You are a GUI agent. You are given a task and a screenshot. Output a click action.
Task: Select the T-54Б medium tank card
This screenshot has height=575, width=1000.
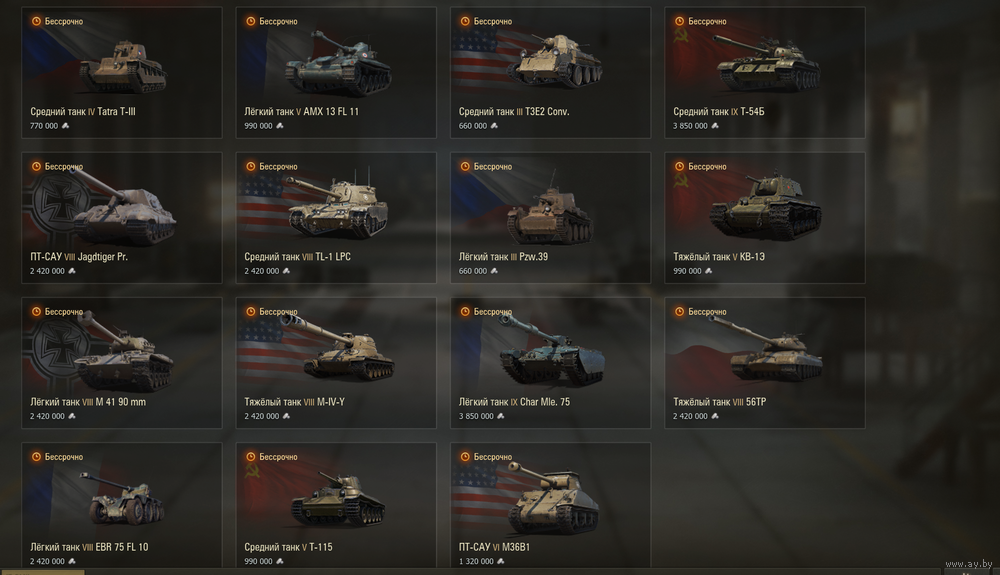[765, 72]
